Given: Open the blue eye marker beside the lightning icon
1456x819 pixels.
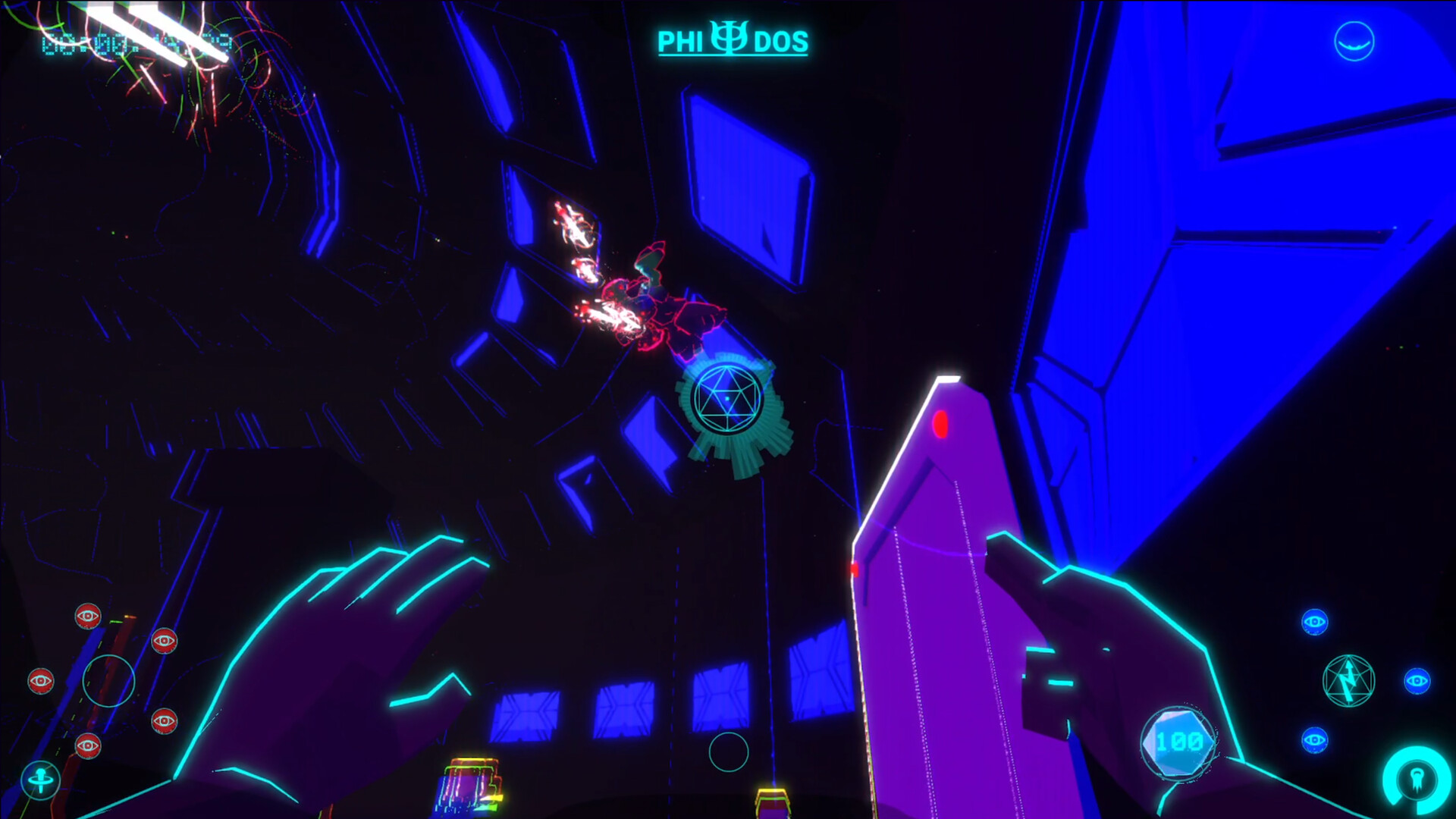Looking at the screenshot, I should point(1417,682).
